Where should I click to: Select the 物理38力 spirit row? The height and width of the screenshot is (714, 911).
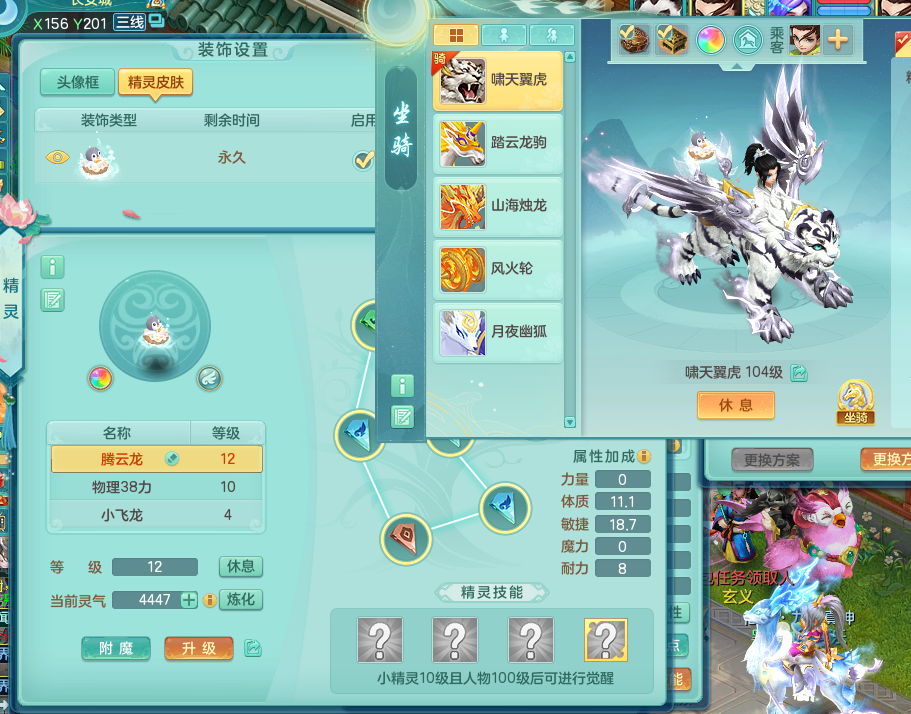click(x=156, y=487)
